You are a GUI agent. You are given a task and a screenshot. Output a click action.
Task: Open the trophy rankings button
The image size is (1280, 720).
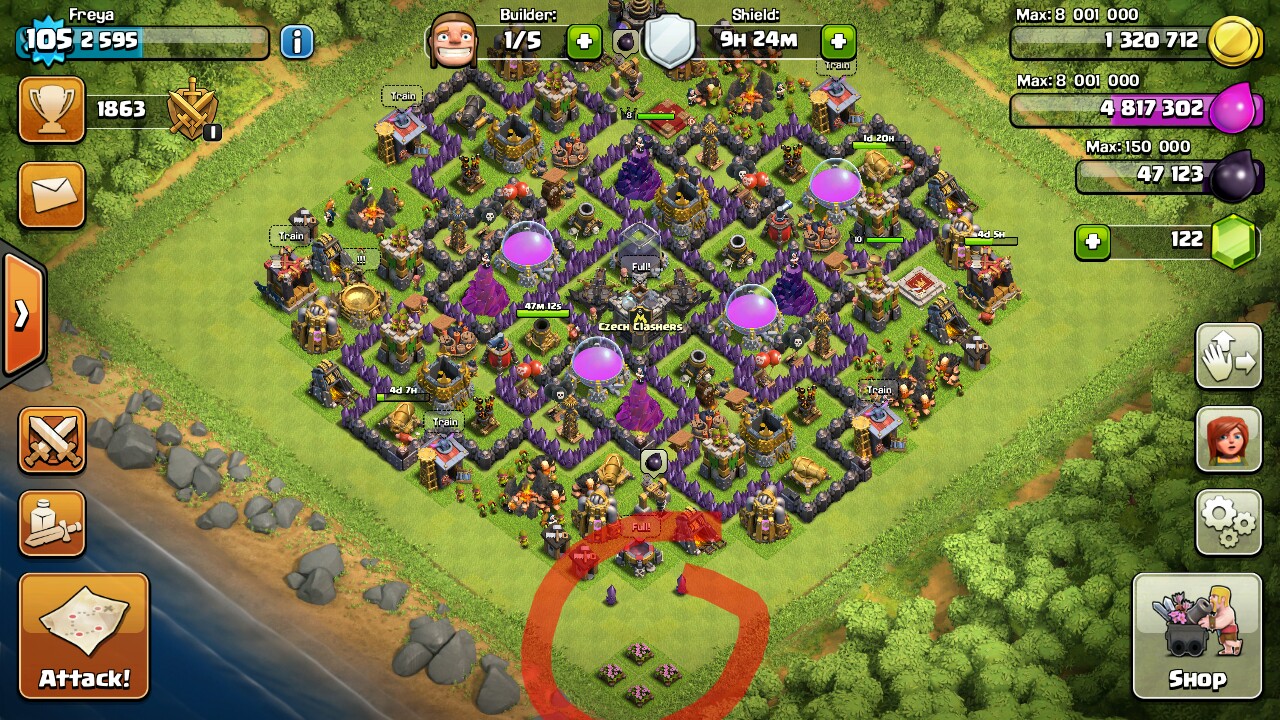click(x=52, y=109)
